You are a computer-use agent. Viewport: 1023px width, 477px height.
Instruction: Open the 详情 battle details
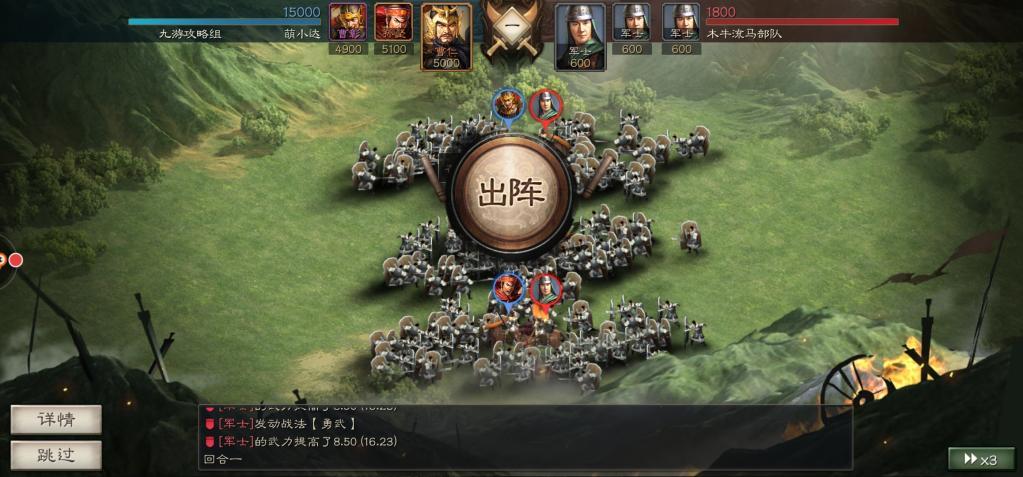(x=56, y=419)
